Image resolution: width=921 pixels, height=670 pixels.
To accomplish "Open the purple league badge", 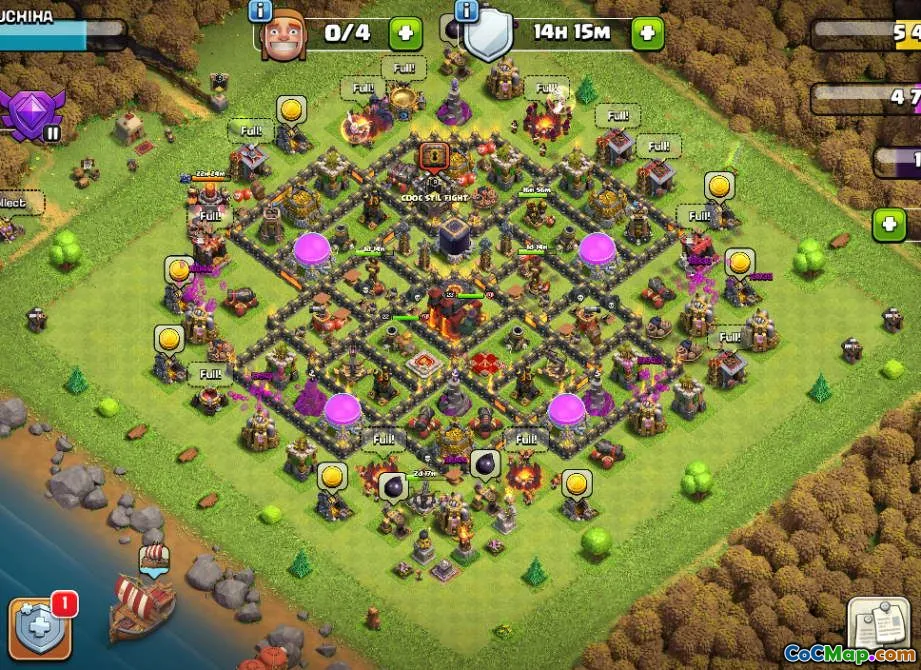I will tap(32, 113).
